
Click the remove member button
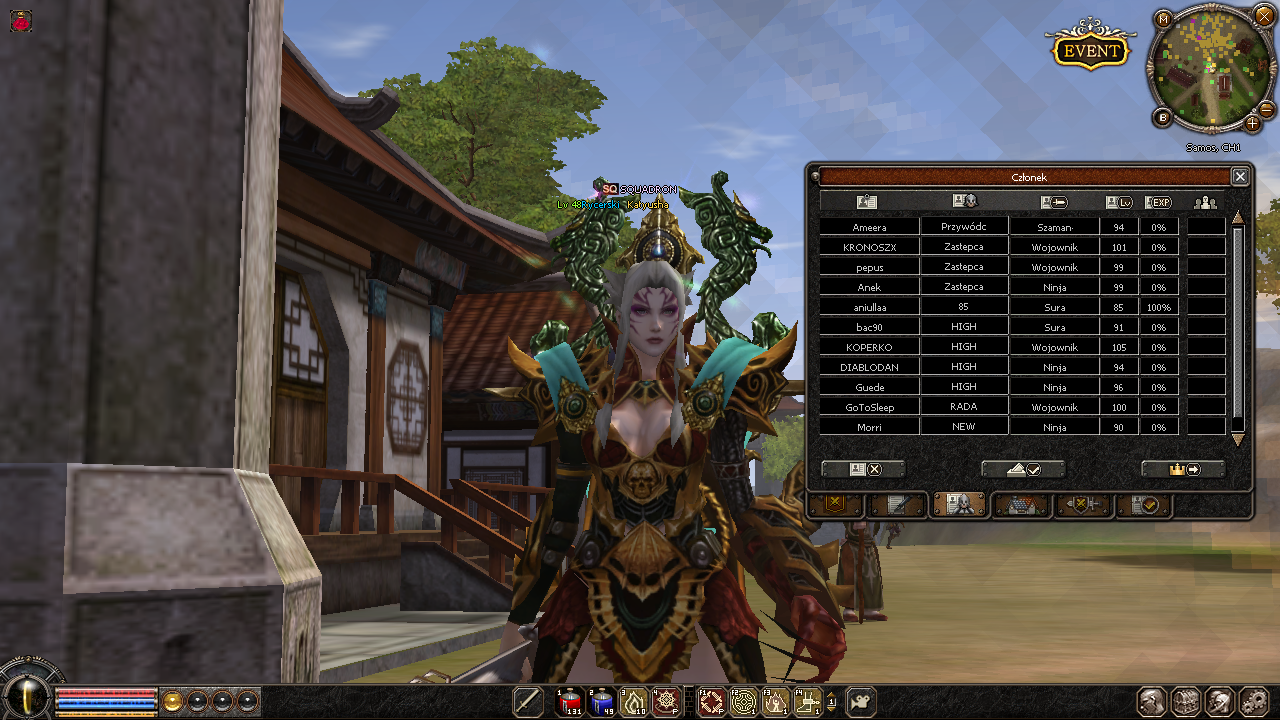click(x=863, y=469)
